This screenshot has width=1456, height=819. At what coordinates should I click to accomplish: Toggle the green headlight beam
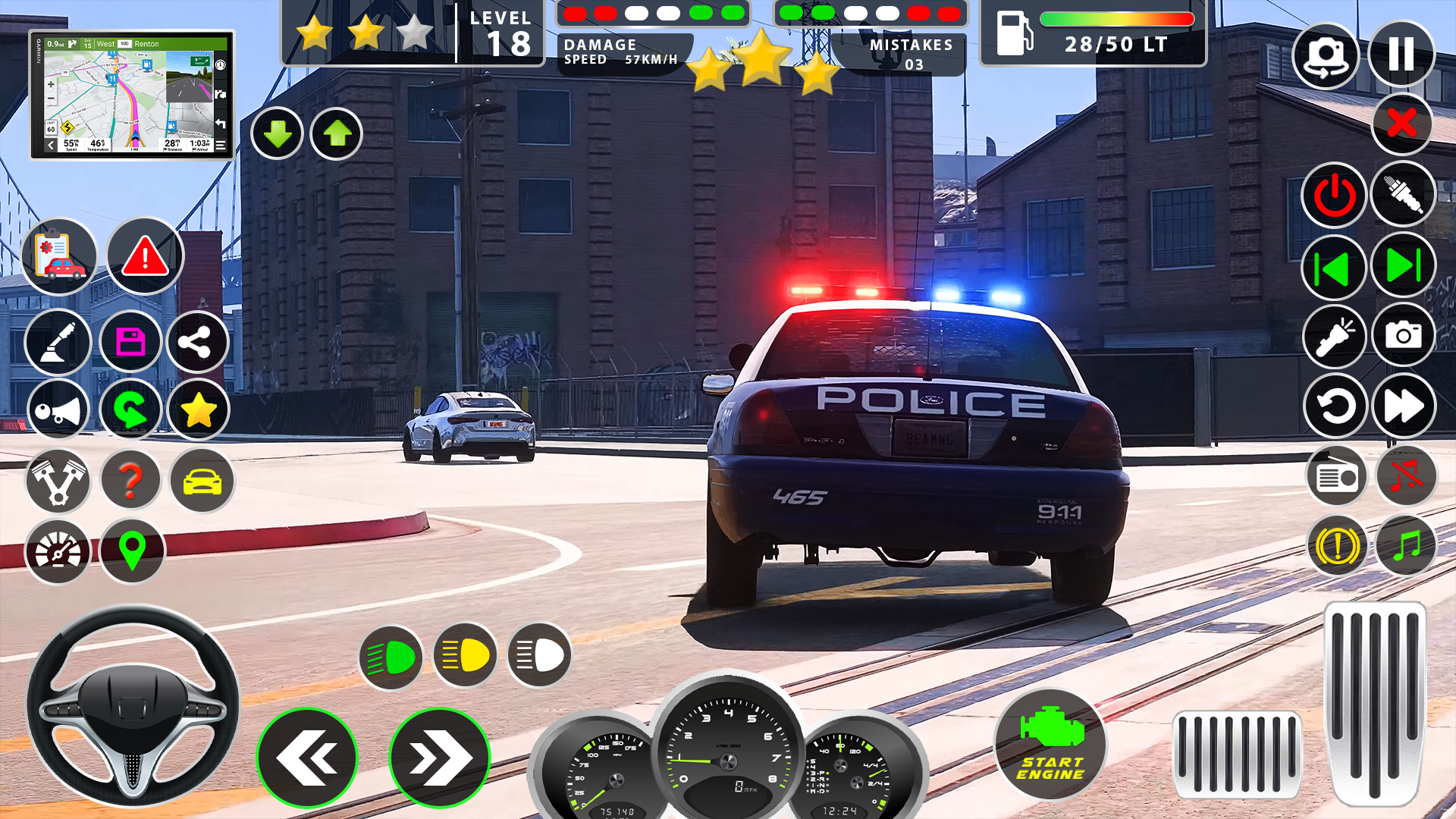coord(391,657)
